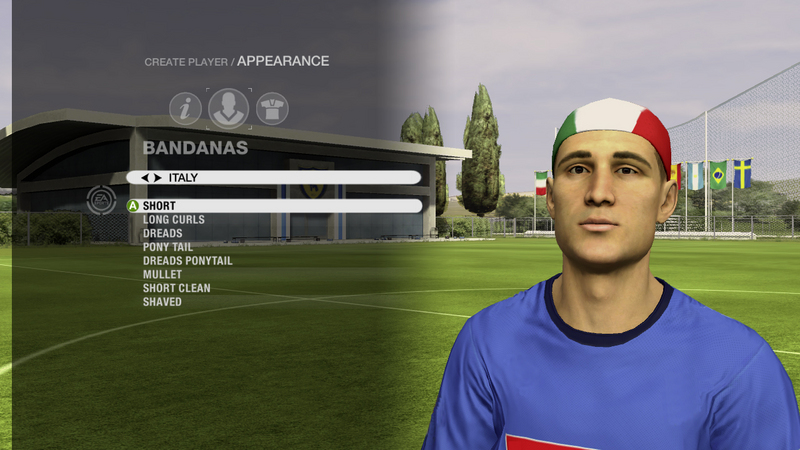Open the jersey kit tab icon
Viewport: 800px width, 450px height.
coord(272,108)
